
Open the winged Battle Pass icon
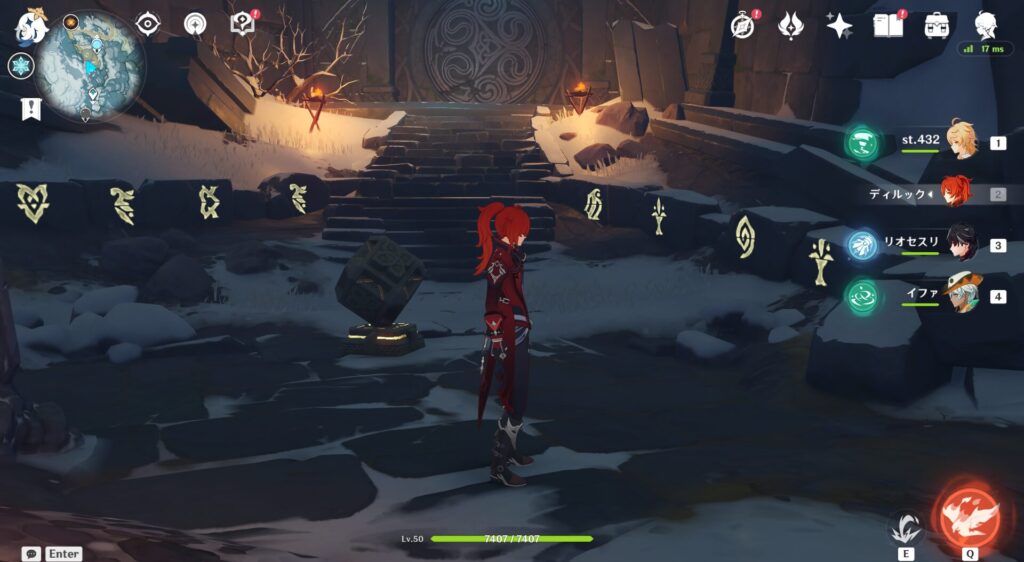click(x=791, y=26)
